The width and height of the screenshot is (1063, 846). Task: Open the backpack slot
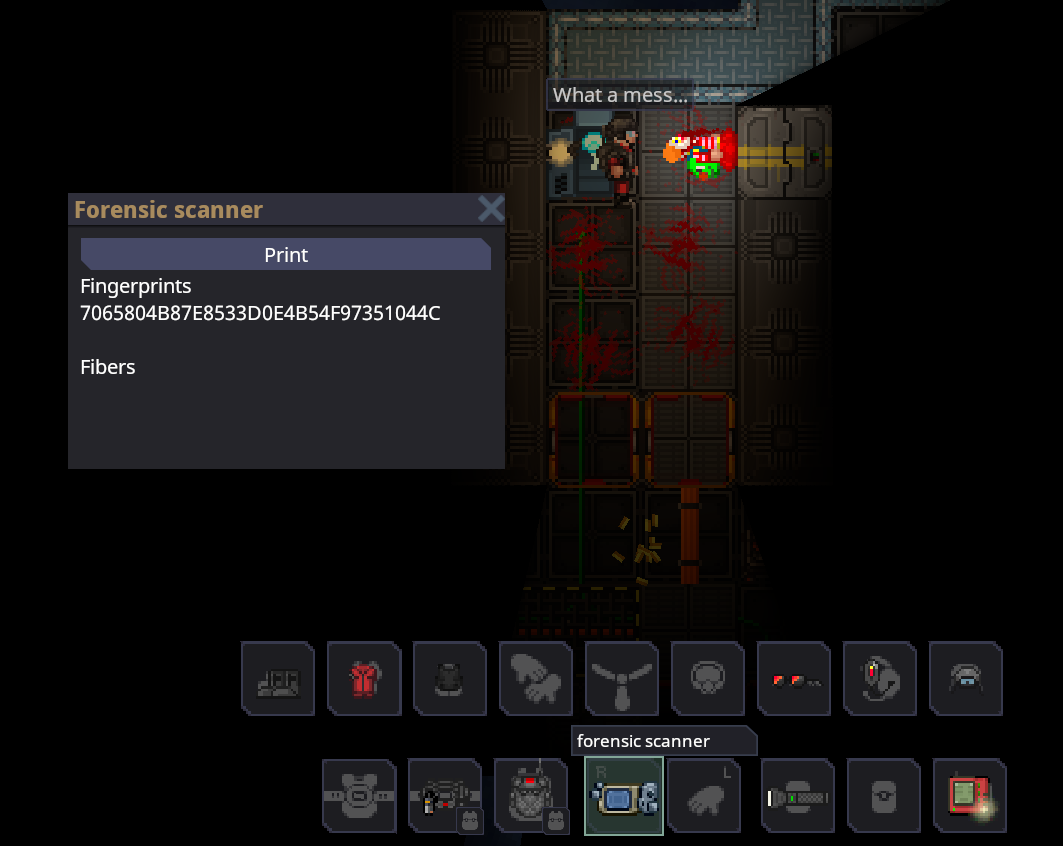531,796
